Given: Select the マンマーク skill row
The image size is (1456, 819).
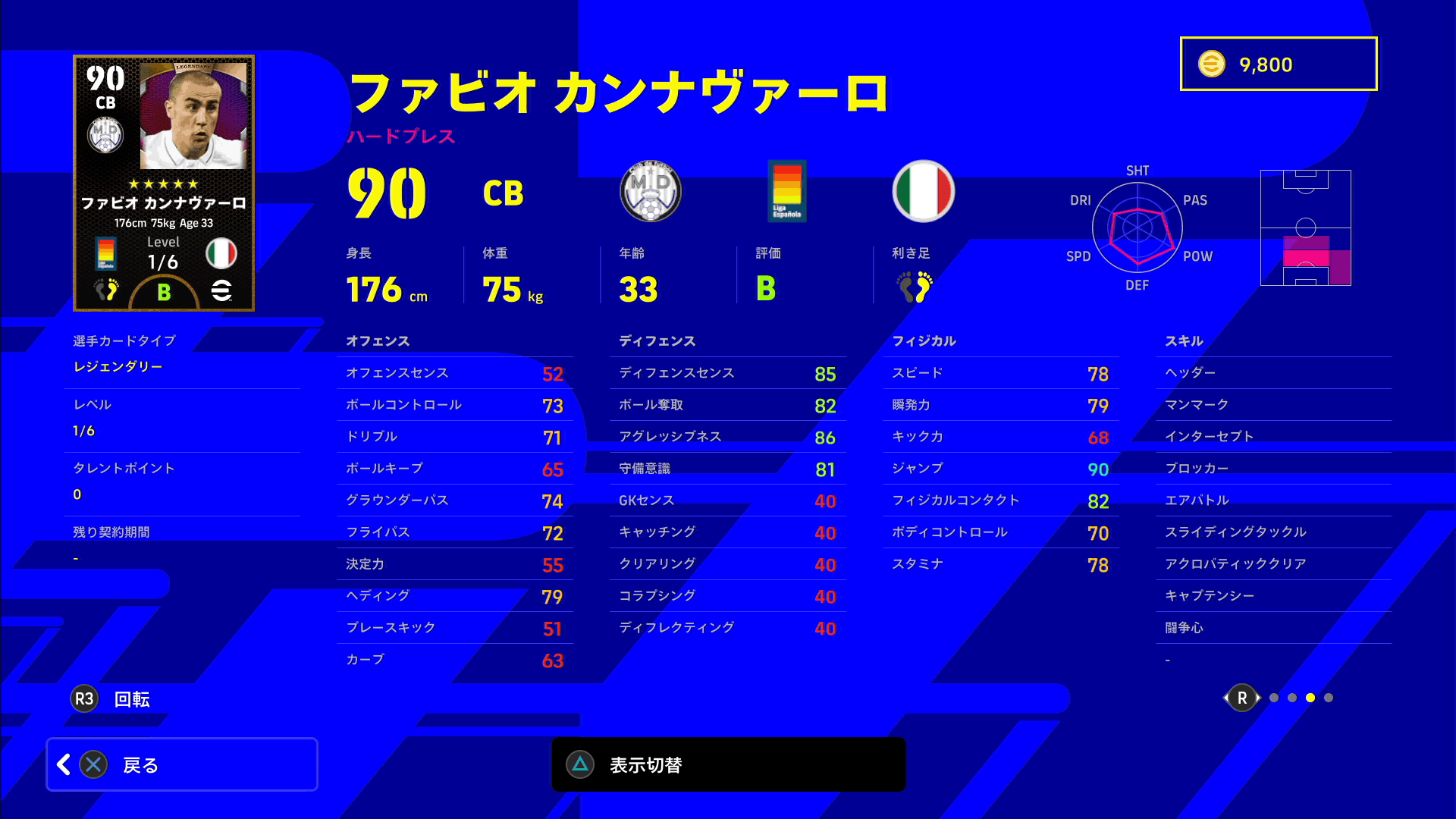Looking at the screenshot, I should (1272, 405).
